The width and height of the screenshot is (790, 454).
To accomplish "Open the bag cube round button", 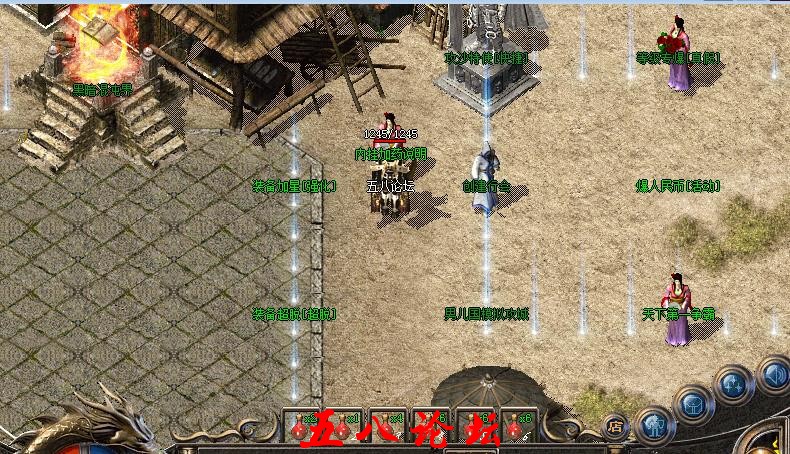I will (693, 404).
